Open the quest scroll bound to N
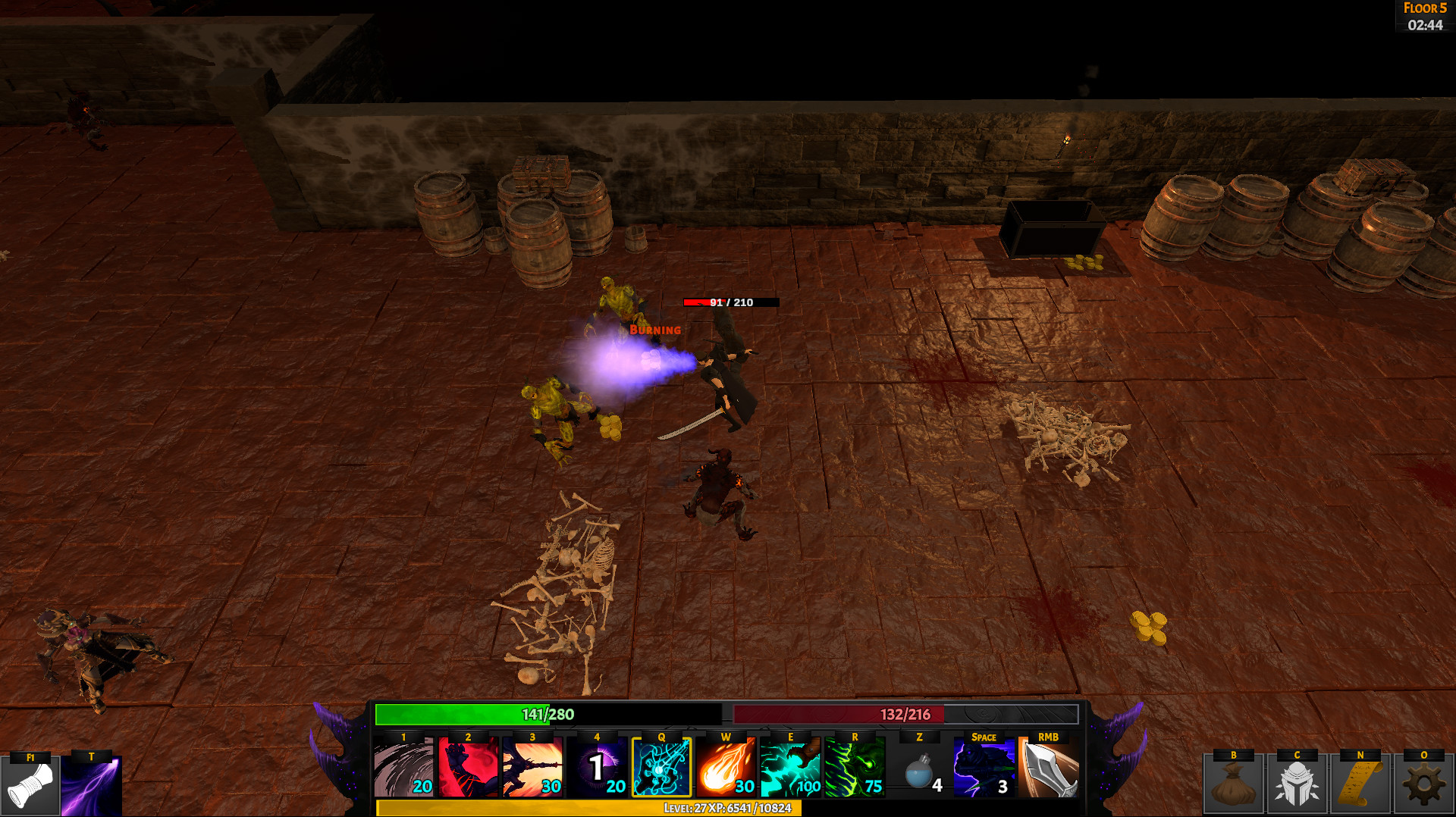Image resolution: width=1456 pixels, height=817 pixels. [x=1360, y=786]
